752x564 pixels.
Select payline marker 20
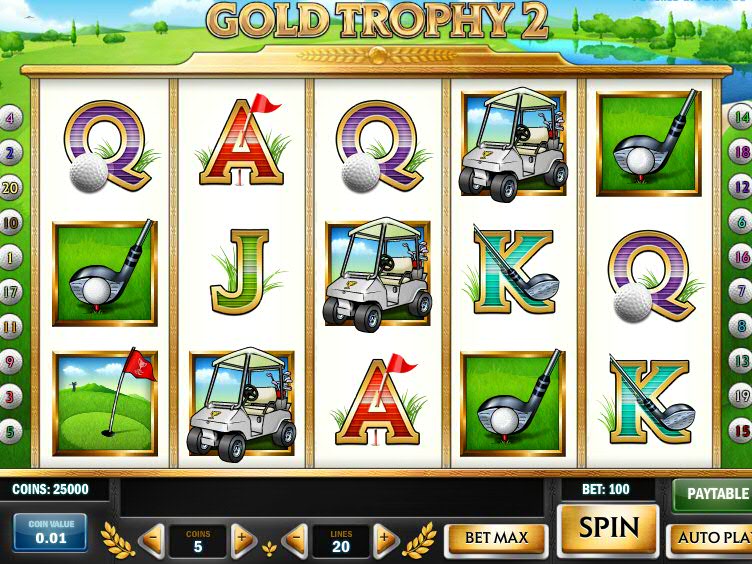point(11,187)
